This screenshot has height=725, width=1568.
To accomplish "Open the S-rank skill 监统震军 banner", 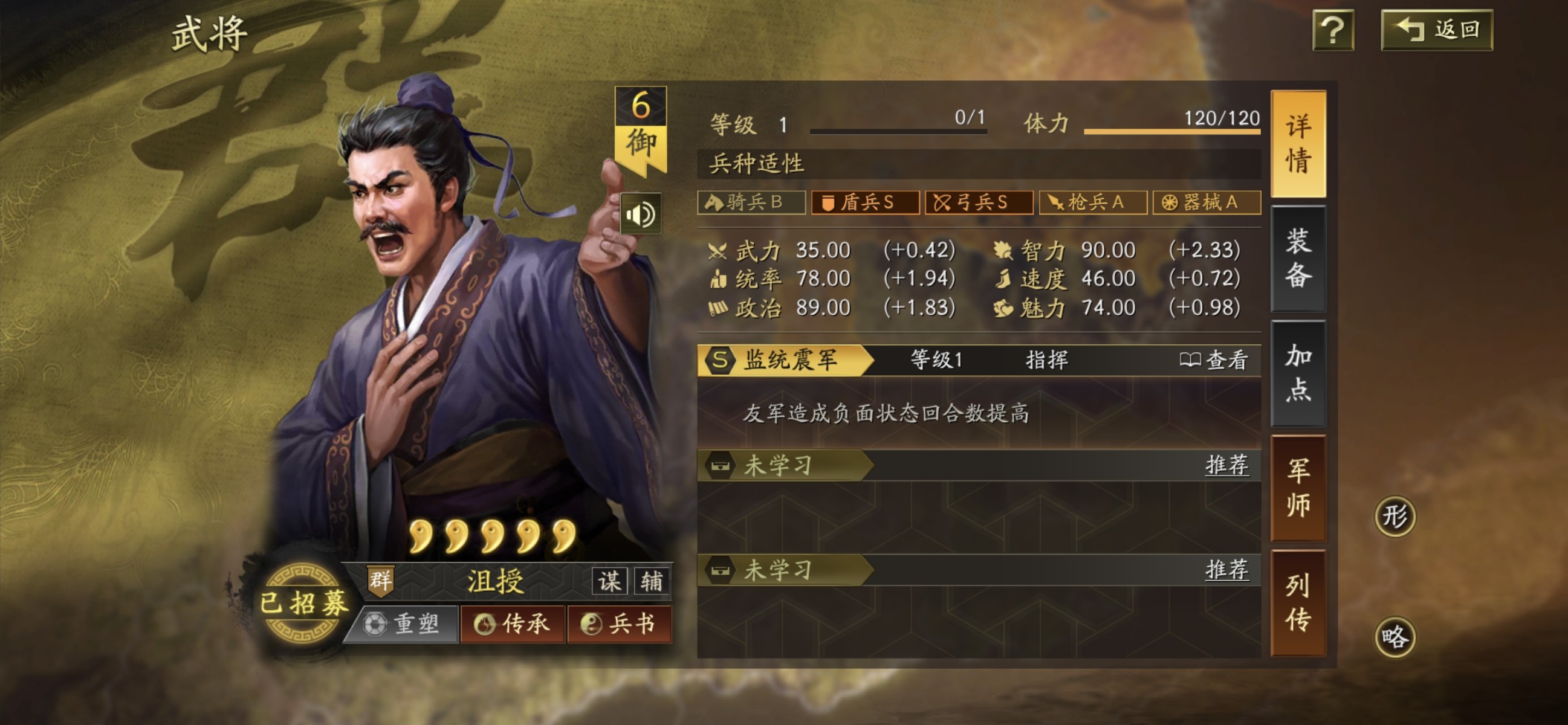I will point(785,360).
